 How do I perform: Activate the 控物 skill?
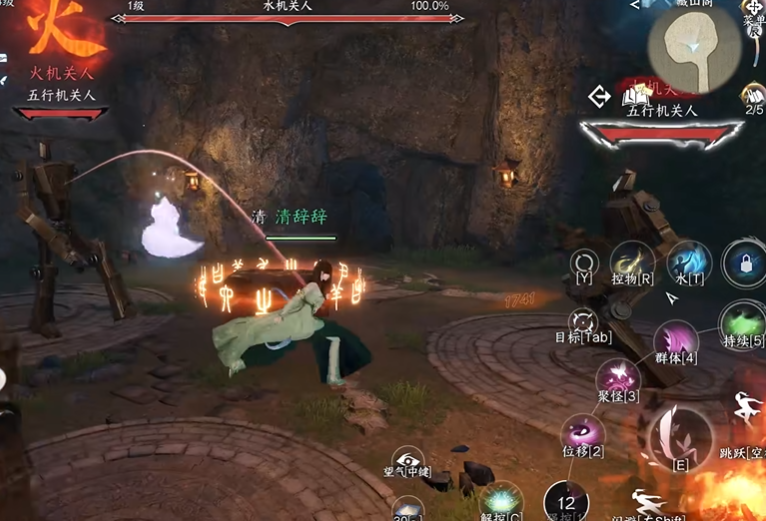point(632,263)
